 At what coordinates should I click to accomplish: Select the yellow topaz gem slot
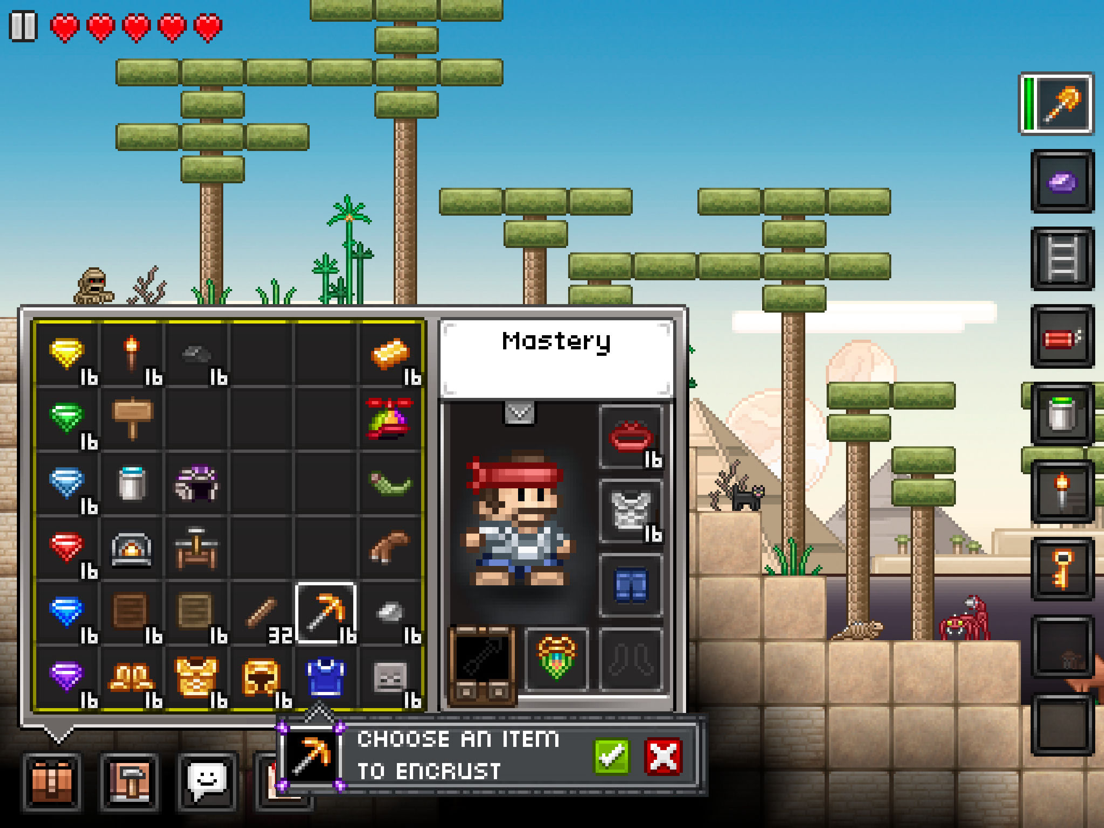point(67,353)
